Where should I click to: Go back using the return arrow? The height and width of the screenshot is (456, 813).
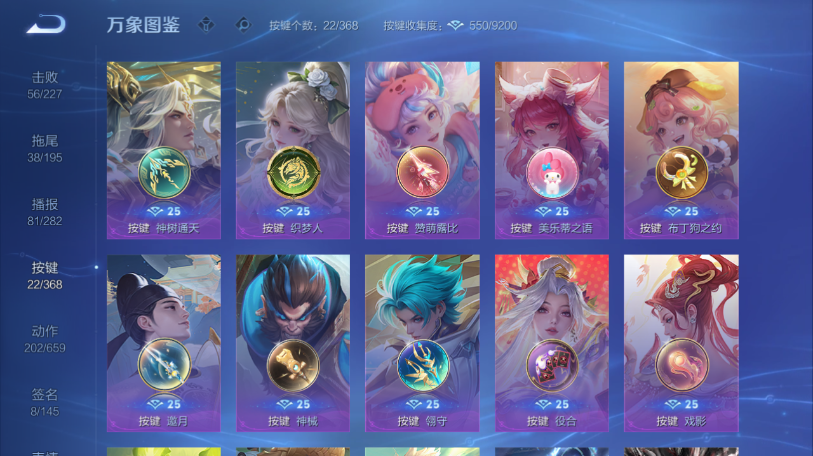[x=45, y=24]
